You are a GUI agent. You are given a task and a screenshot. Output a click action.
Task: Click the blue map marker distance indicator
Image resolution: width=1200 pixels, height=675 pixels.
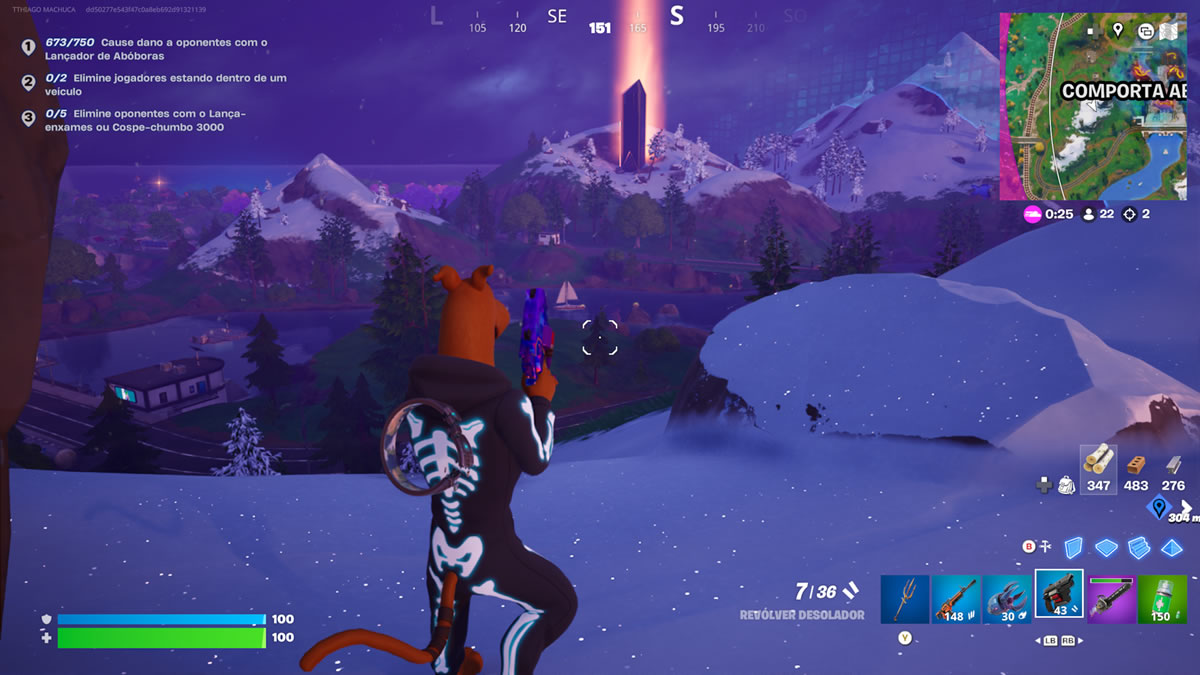(1159, 507)
